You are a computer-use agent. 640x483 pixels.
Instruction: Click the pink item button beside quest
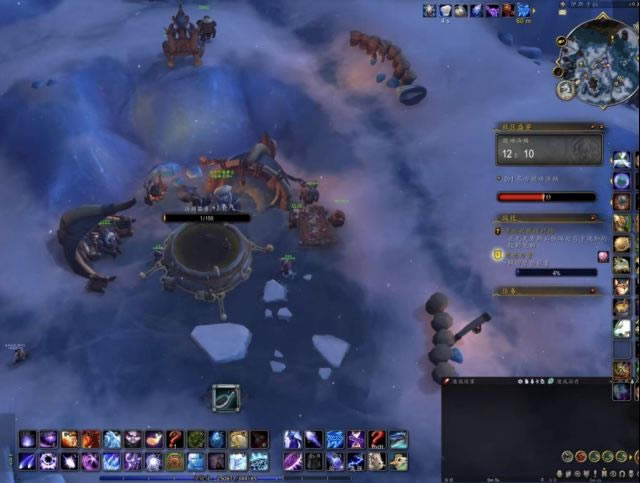click(603, 256)
